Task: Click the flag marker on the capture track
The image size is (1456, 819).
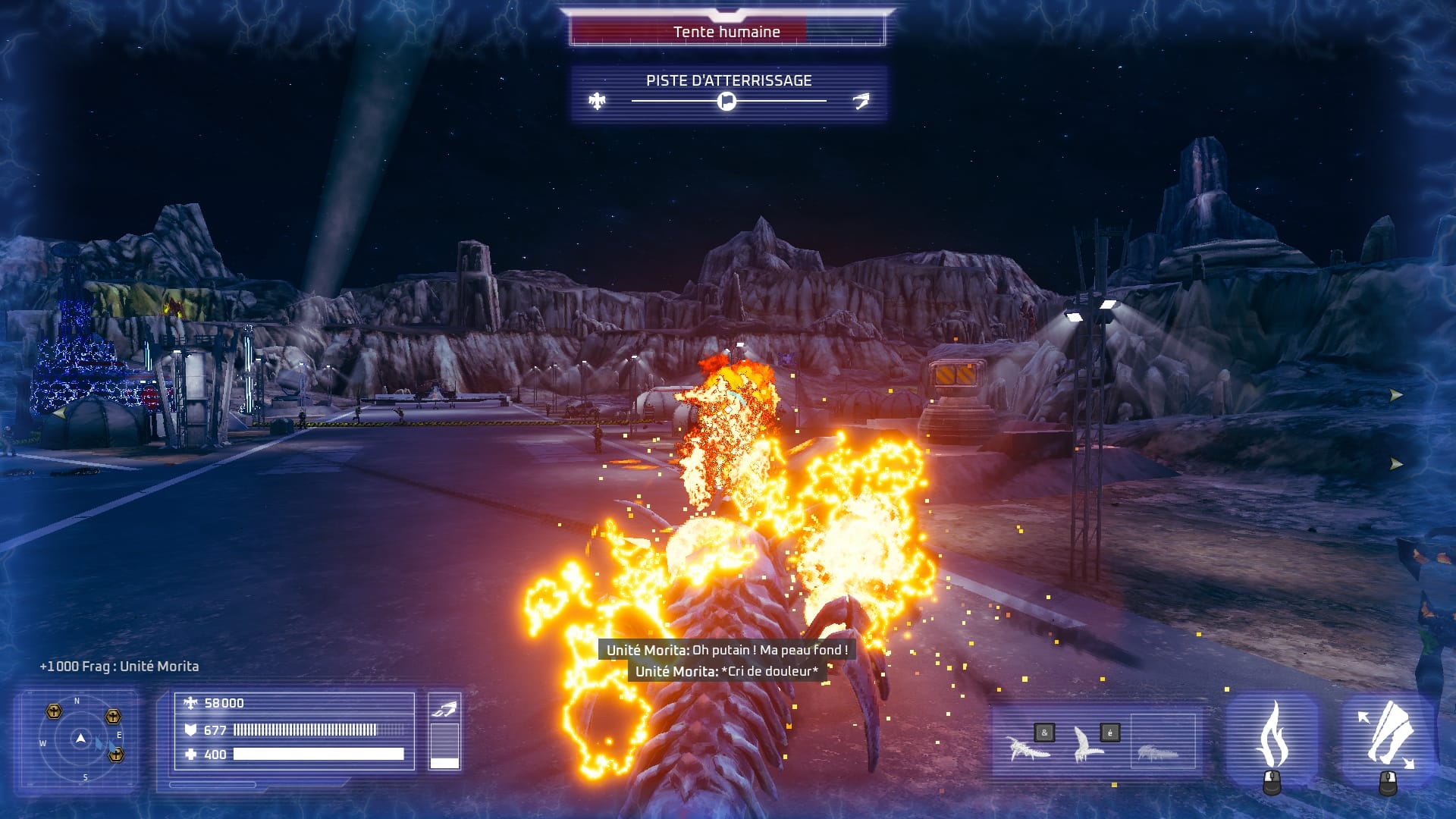Action: (x=726, y=103)
